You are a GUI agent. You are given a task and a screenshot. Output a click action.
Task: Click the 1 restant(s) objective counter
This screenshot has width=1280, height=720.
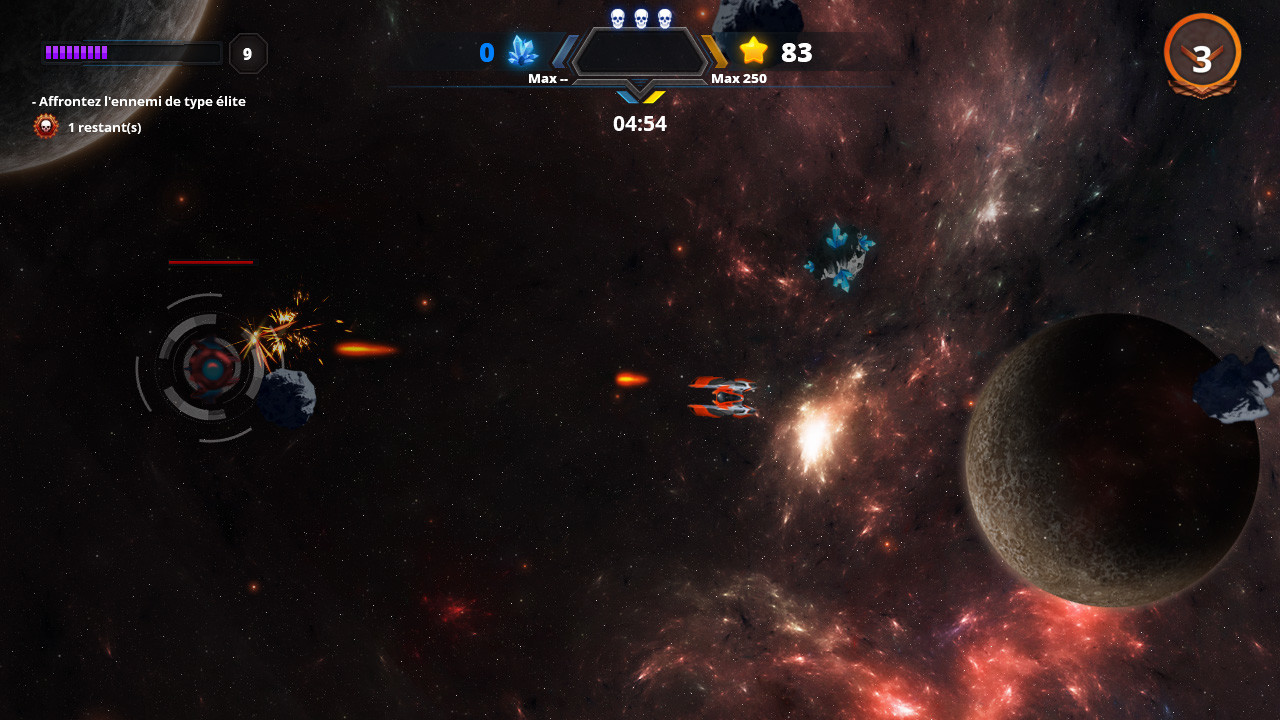click(x=105, y=127)
